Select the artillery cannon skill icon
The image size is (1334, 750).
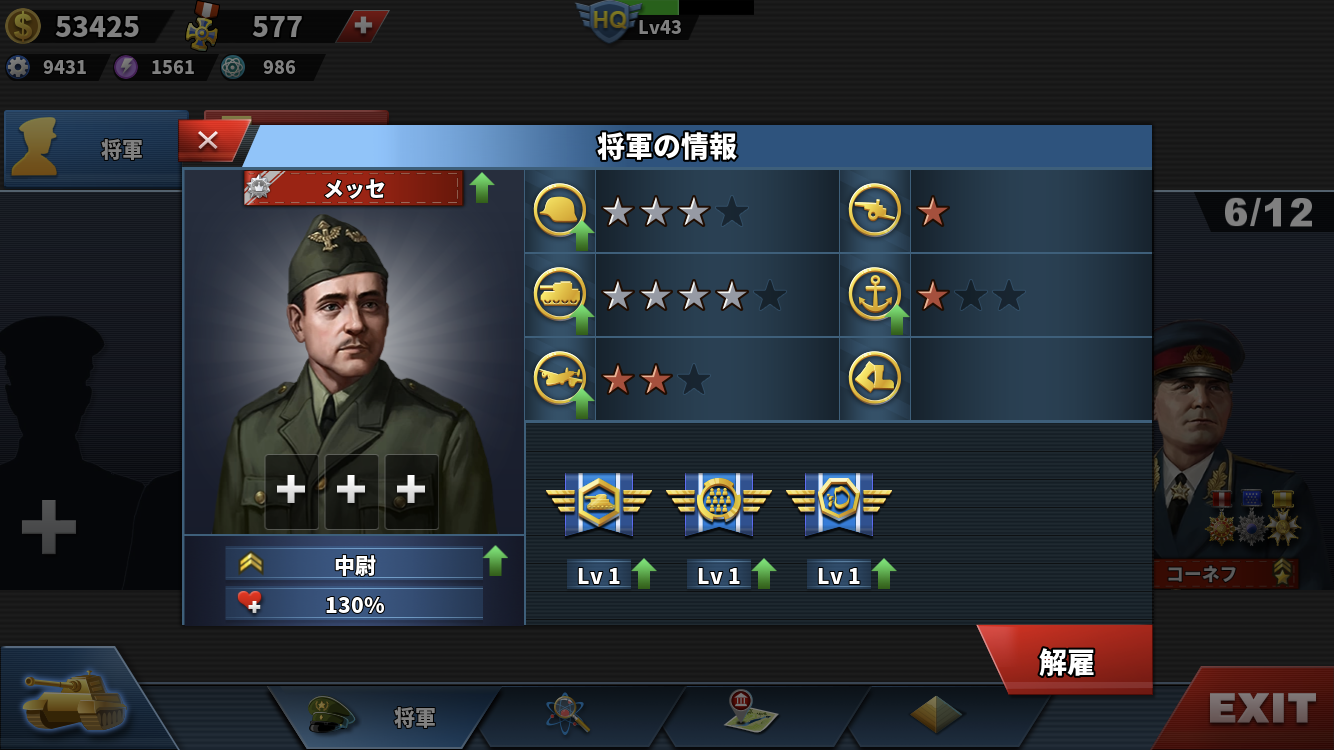coord(874,211)
